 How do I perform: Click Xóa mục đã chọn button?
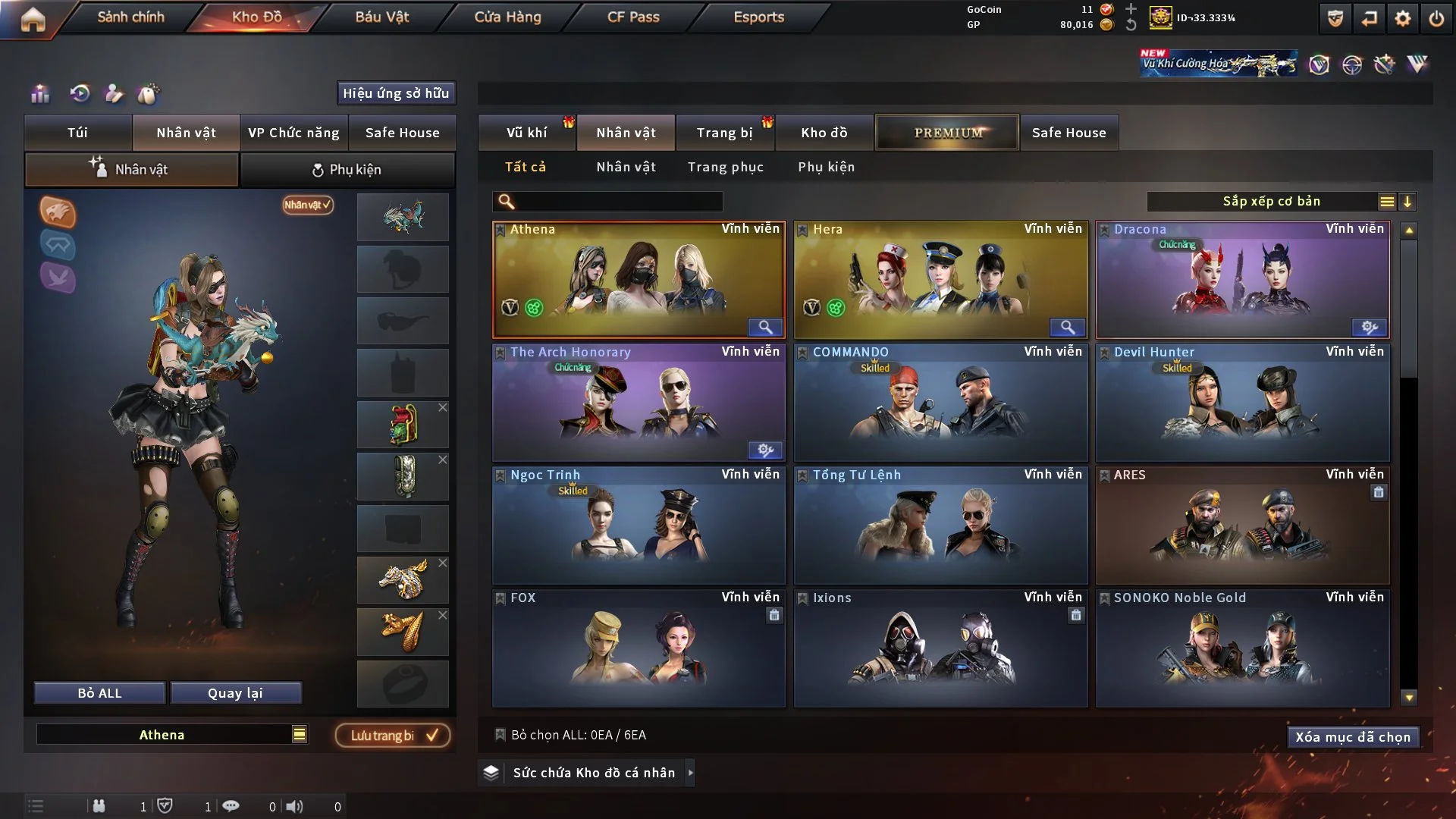click(x=1352, y=737)
